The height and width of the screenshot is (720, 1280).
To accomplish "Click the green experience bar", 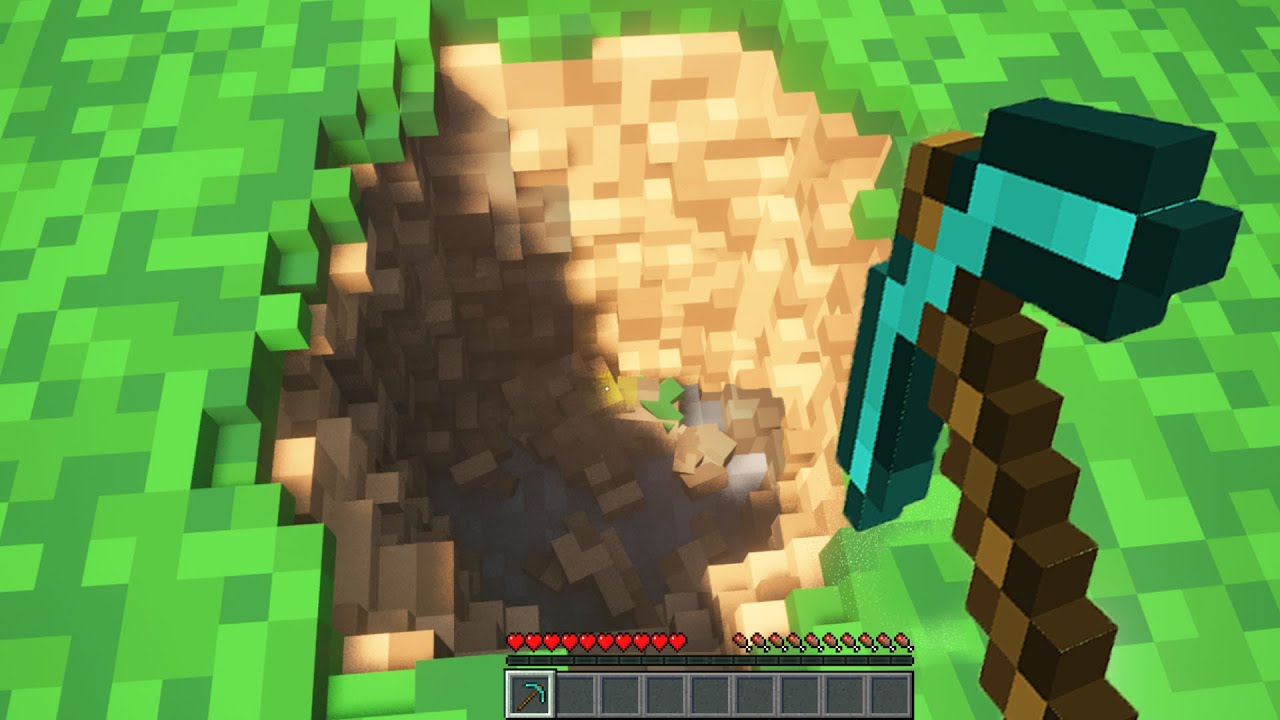I will click(709, 660).
